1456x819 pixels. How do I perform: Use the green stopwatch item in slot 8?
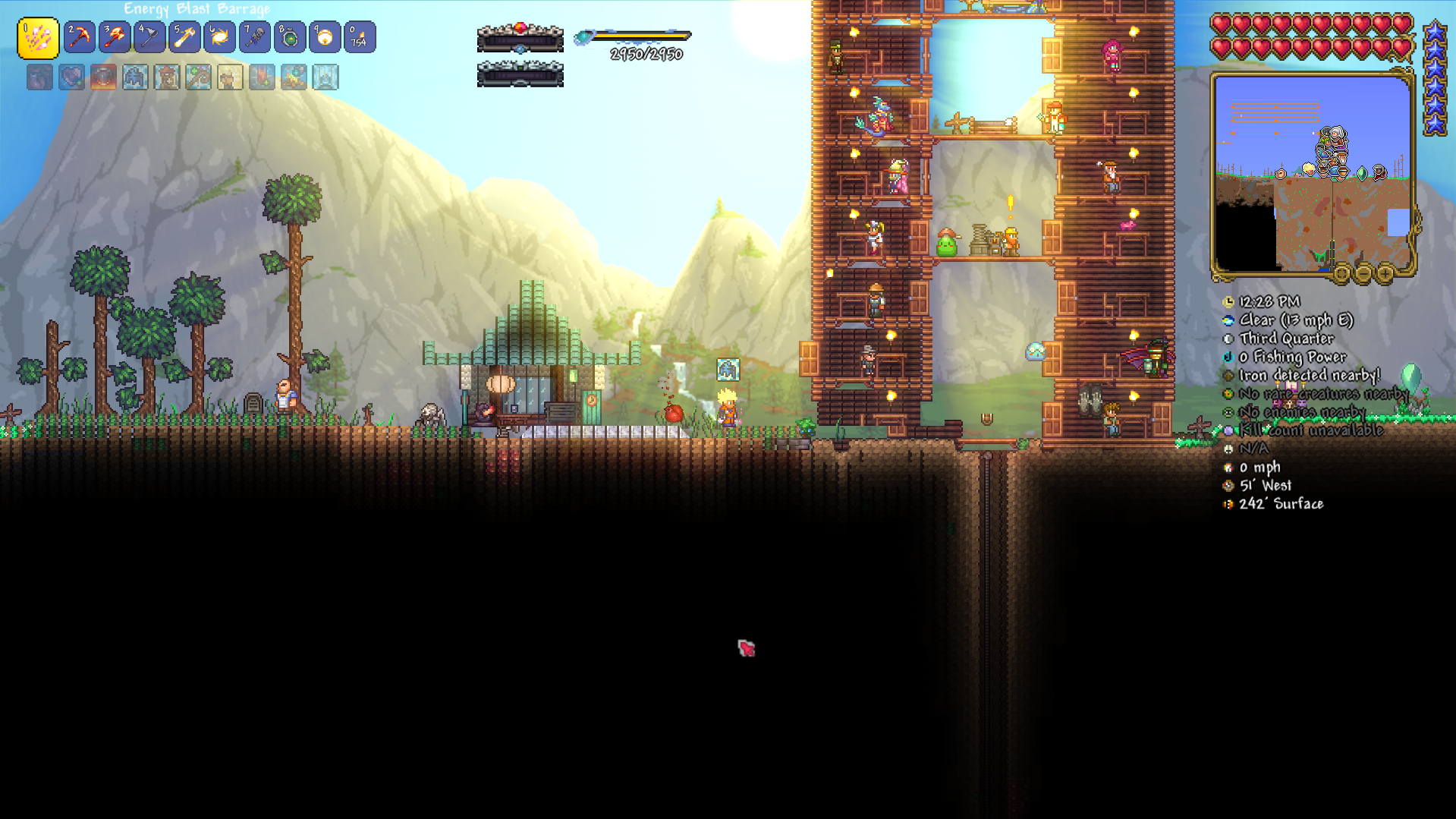290,37
